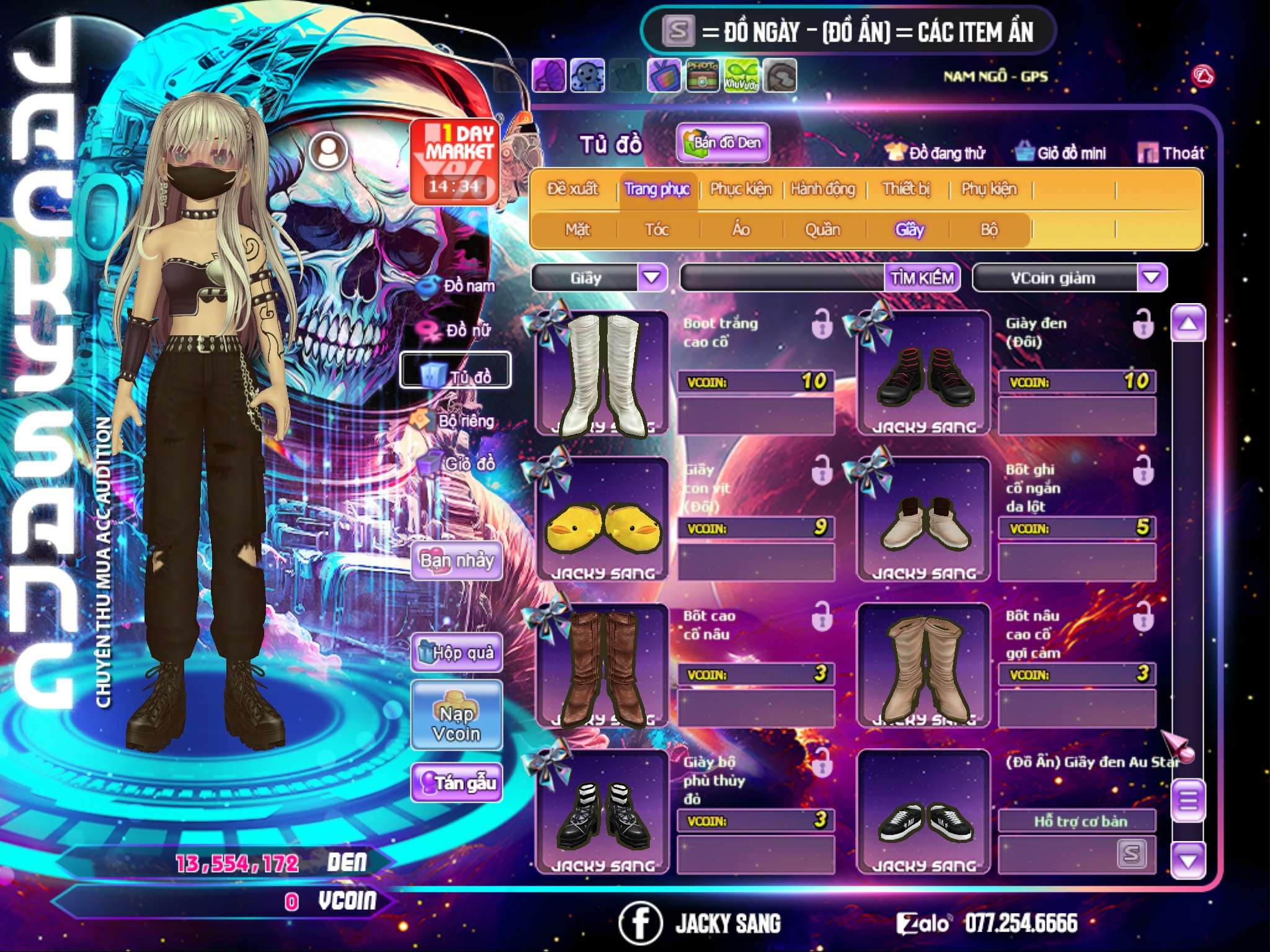Open the Bán đồ Den button
This screenshot has height=952, width=1270.
click(x=723, y=143)
